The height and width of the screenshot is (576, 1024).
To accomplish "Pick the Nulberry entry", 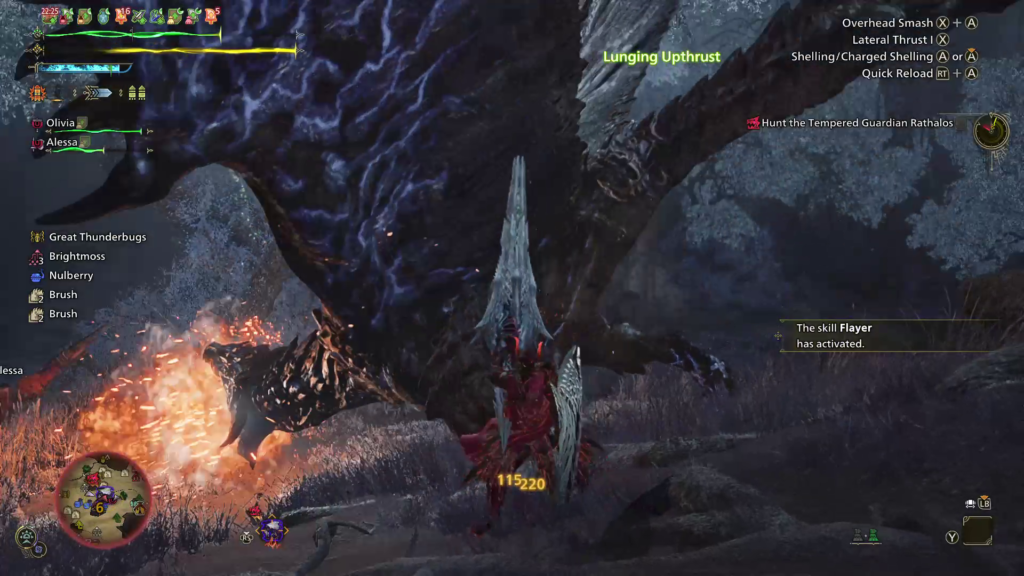I will (x=70, y=275).
